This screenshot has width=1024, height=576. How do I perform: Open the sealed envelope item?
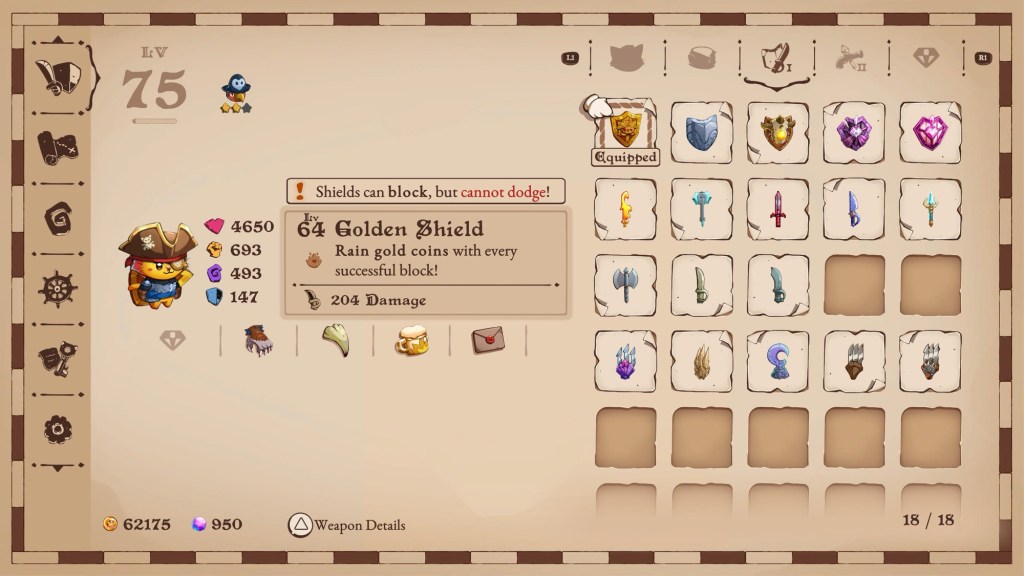pos(487,341)
